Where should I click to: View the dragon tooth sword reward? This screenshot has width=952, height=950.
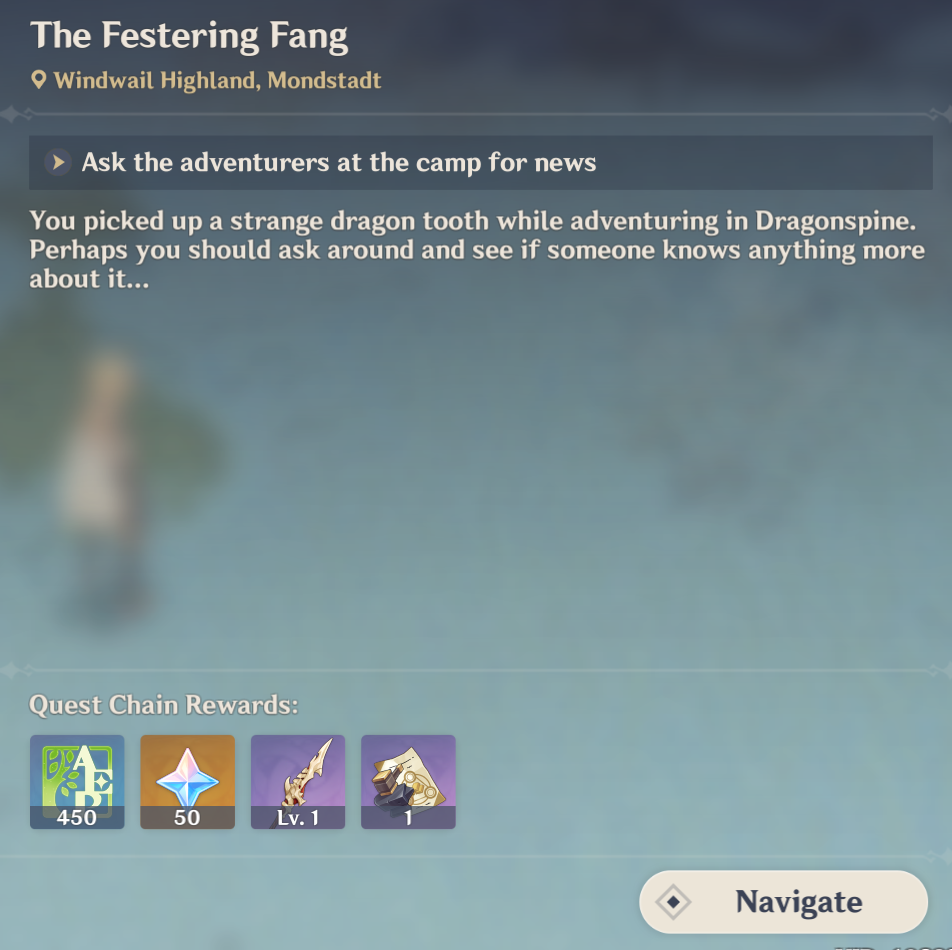298,781
